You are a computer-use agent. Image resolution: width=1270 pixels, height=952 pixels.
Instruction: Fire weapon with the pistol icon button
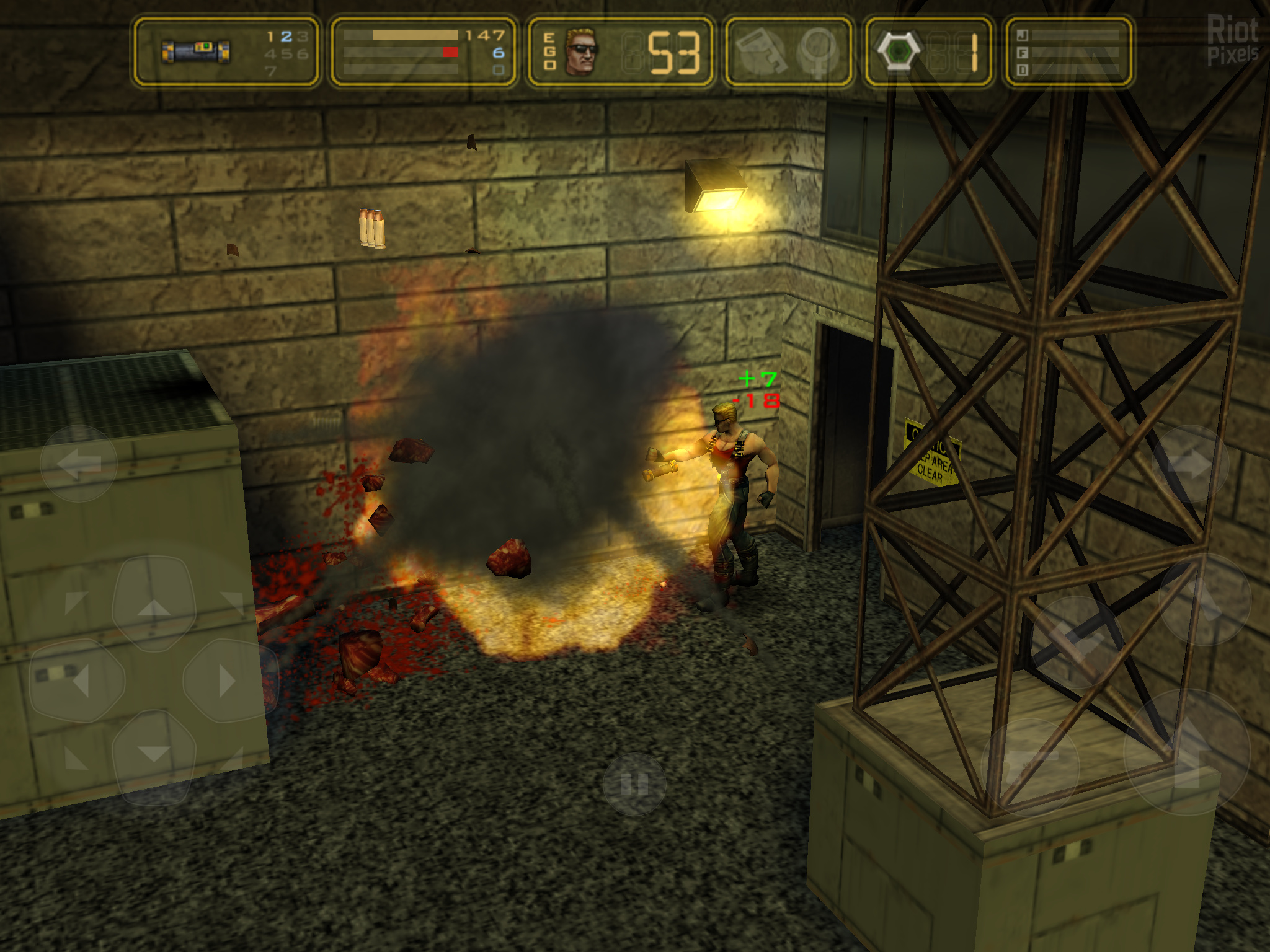[1029, 766]
